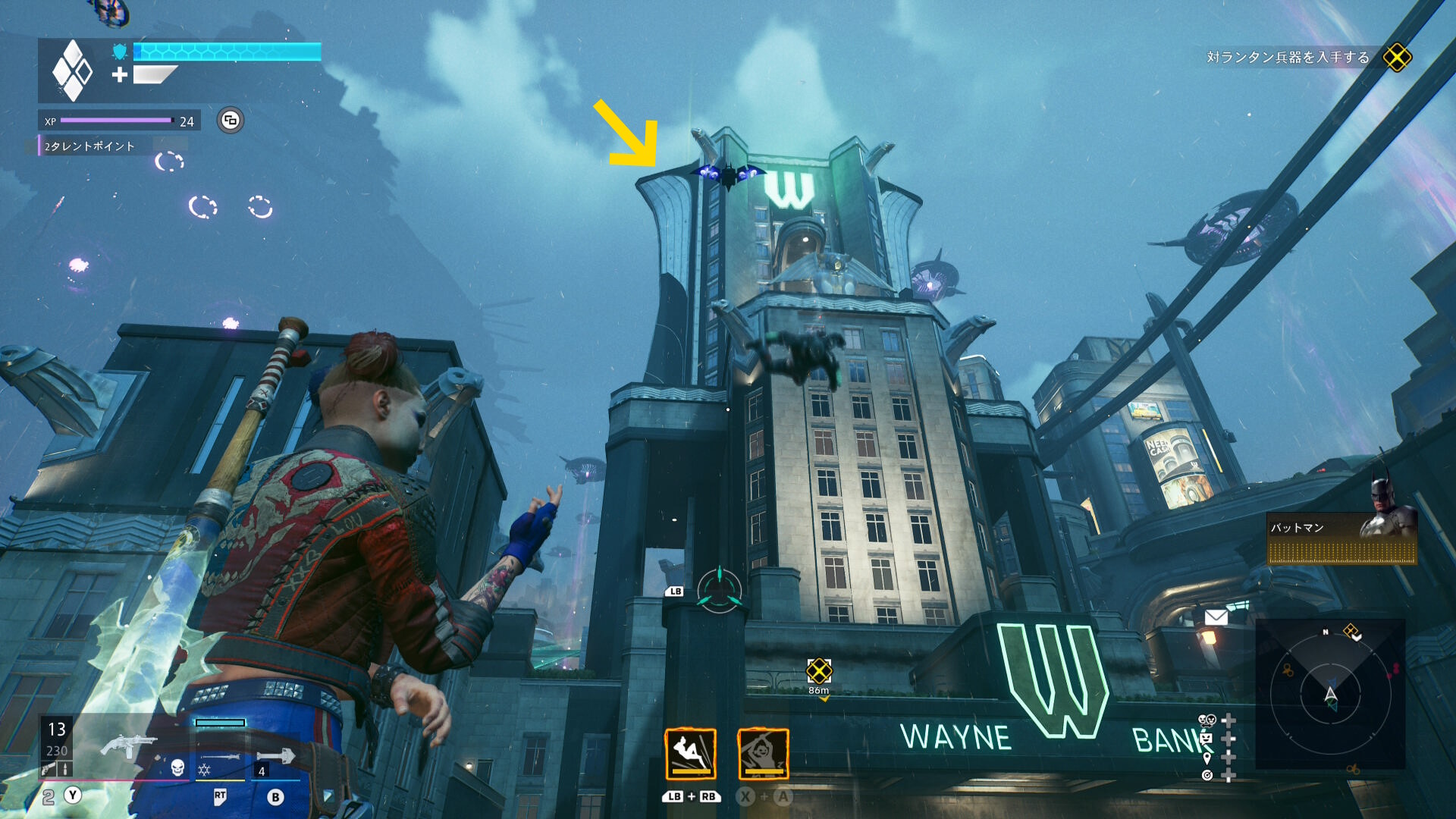Click the Harley Quinn diamond character emblem
Viewport: 1456px width, 819px height.
72,71
